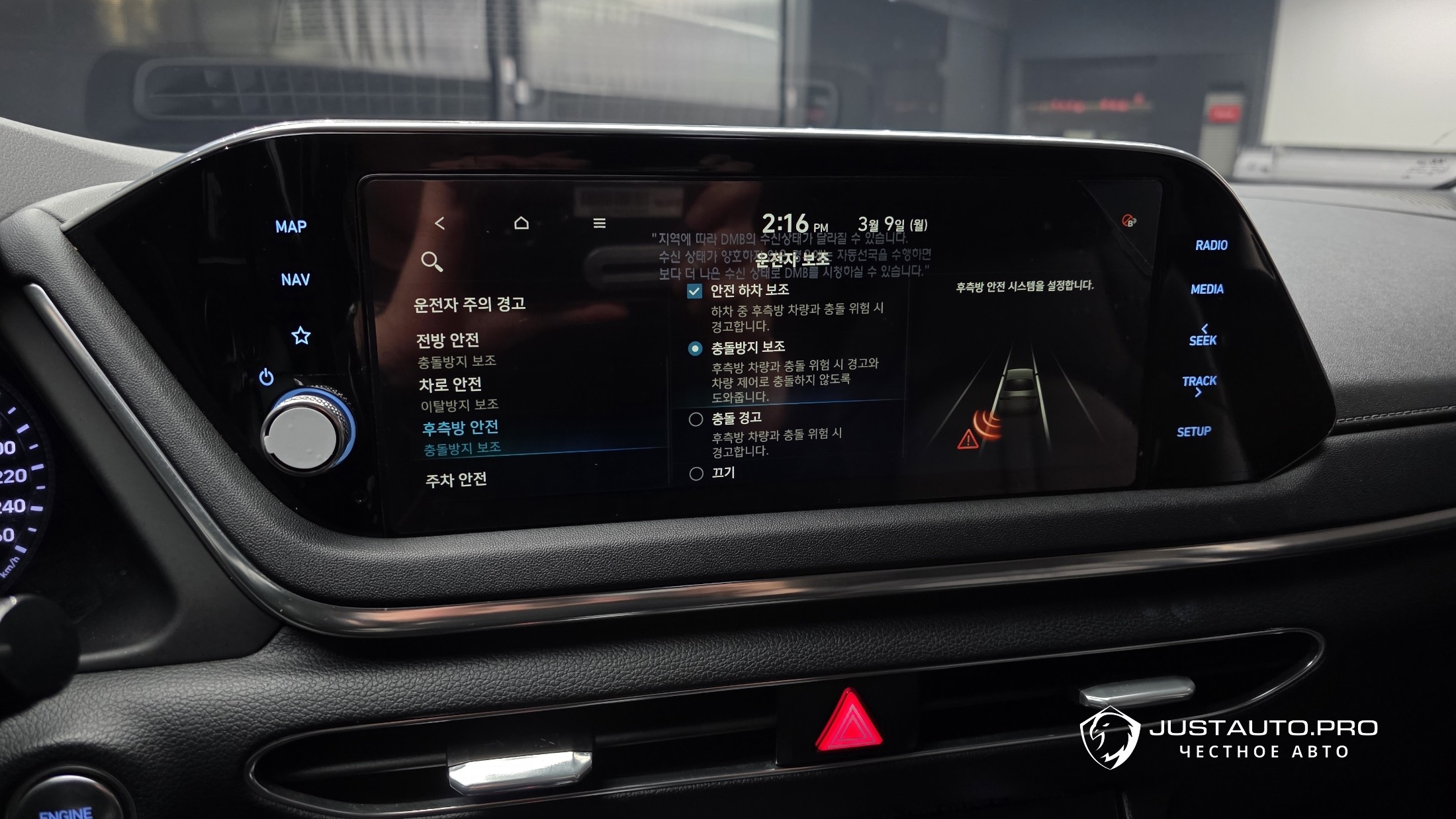This screenshot has width=1456, height=819.
Task: Open the magnifier search icon
Action: click(x=432, y=262)
